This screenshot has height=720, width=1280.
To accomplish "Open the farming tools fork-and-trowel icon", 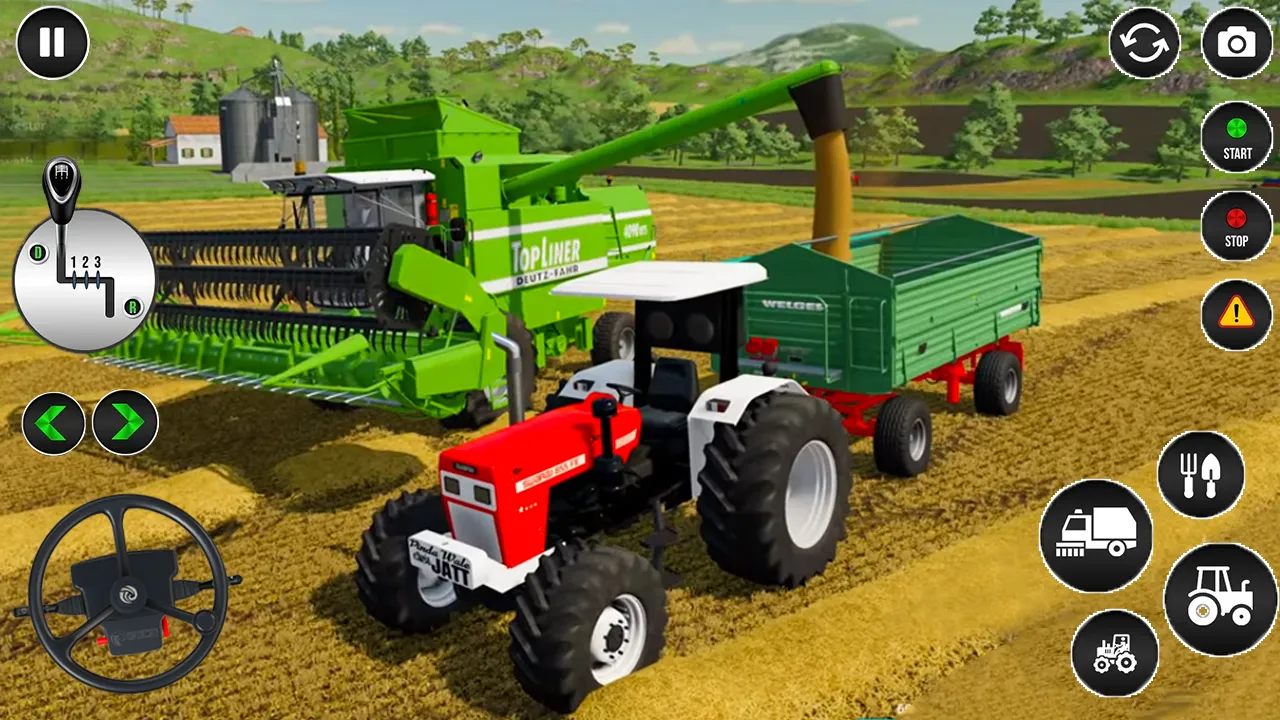I will (x=1201, y=476).
